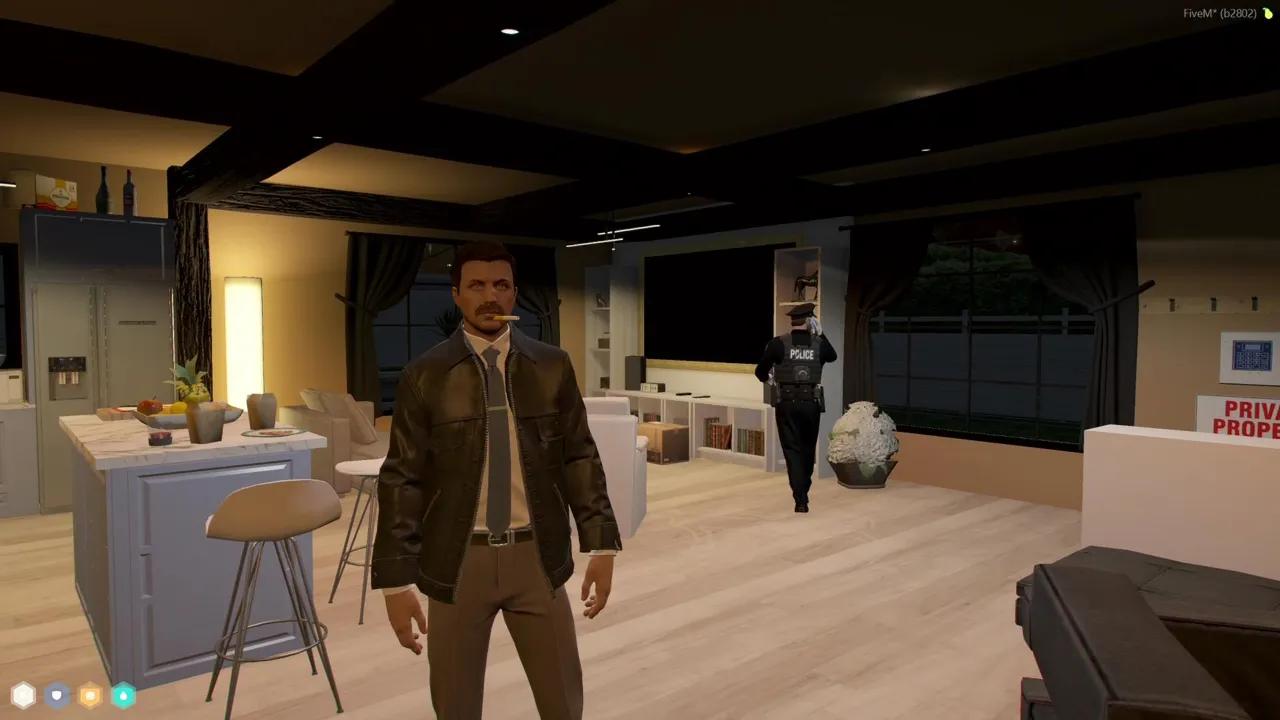Click the orange hunger status icon
This screenshot has height=720, width=1280.
[90, 694]
